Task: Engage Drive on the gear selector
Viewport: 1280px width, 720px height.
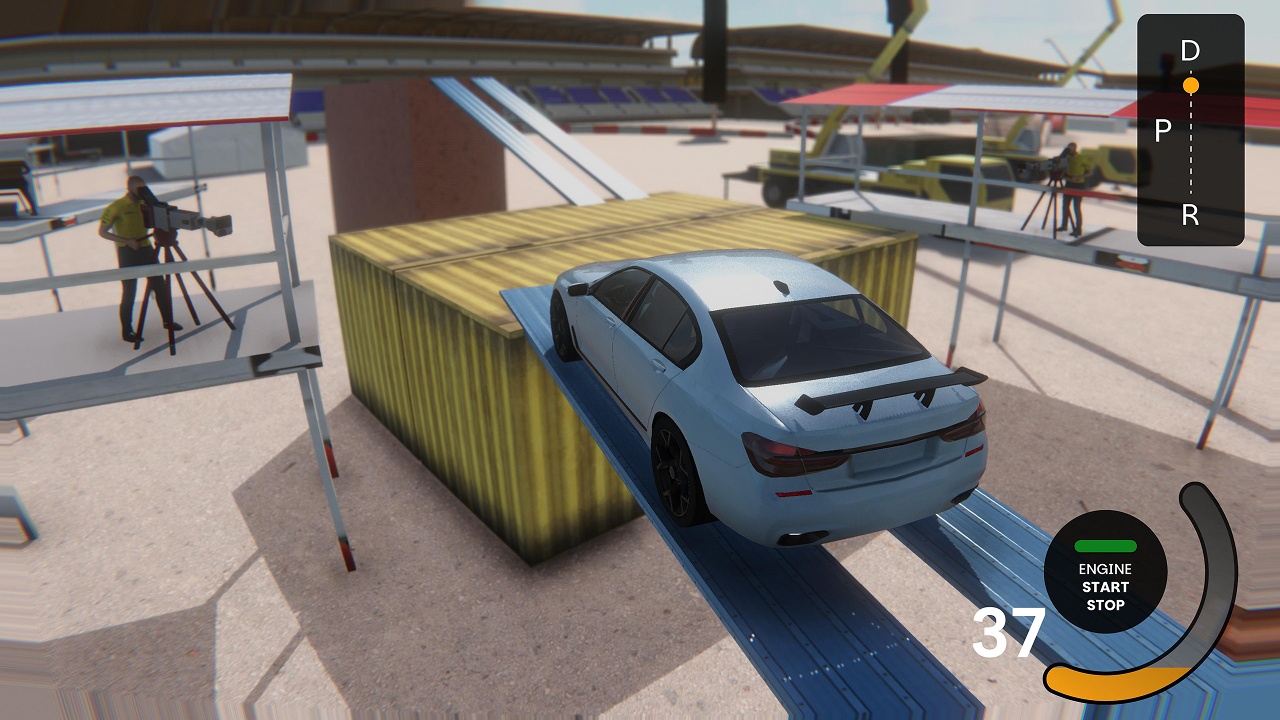Action: coord(1188,49)
